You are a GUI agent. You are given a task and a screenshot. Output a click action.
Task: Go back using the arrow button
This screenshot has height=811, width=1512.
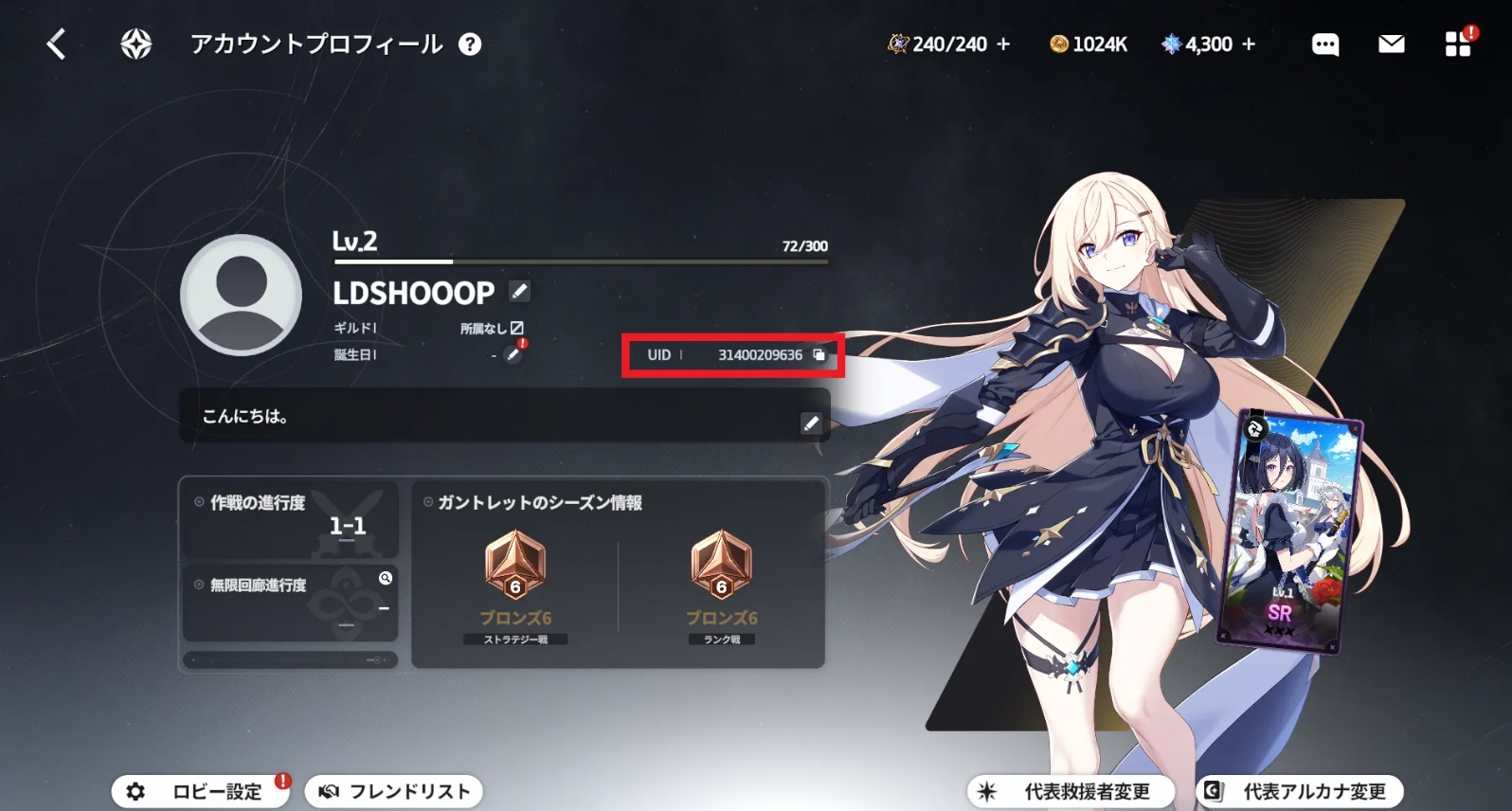click(x=57, y=44)
